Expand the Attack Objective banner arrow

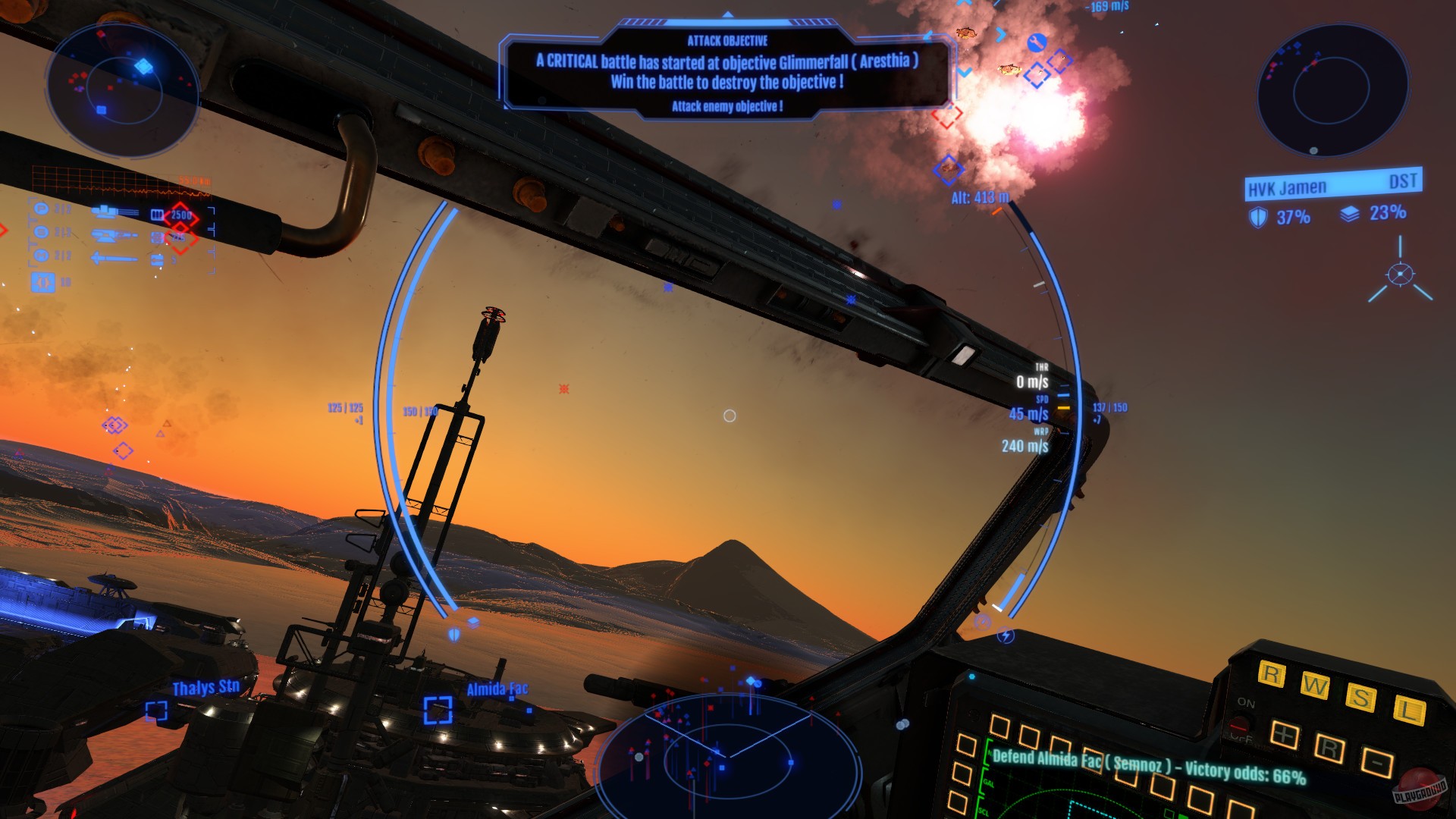pyautogui.click(x=729, y=13)
